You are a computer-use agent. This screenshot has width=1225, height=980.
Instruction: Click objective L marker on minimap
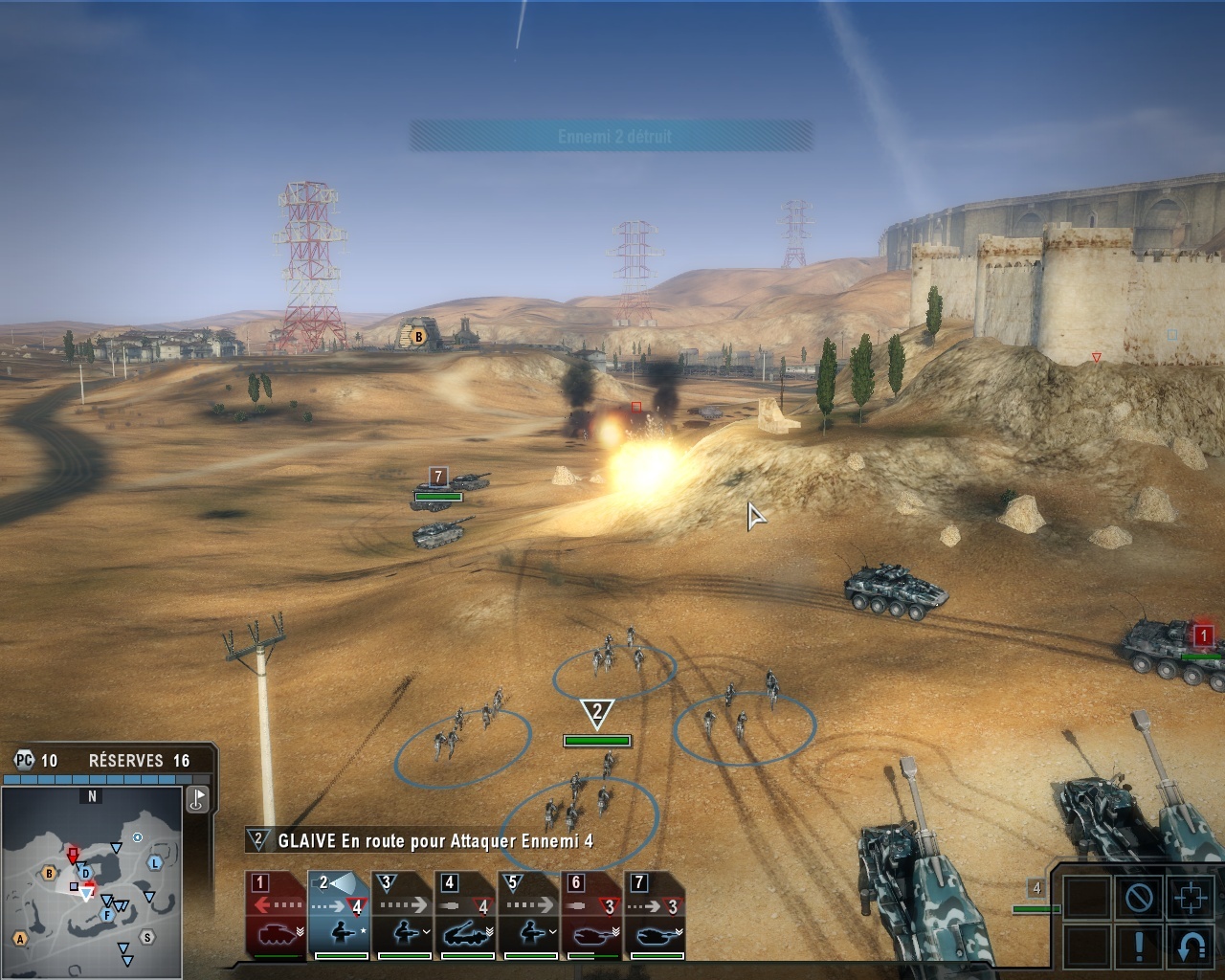[x=155, y=862]
